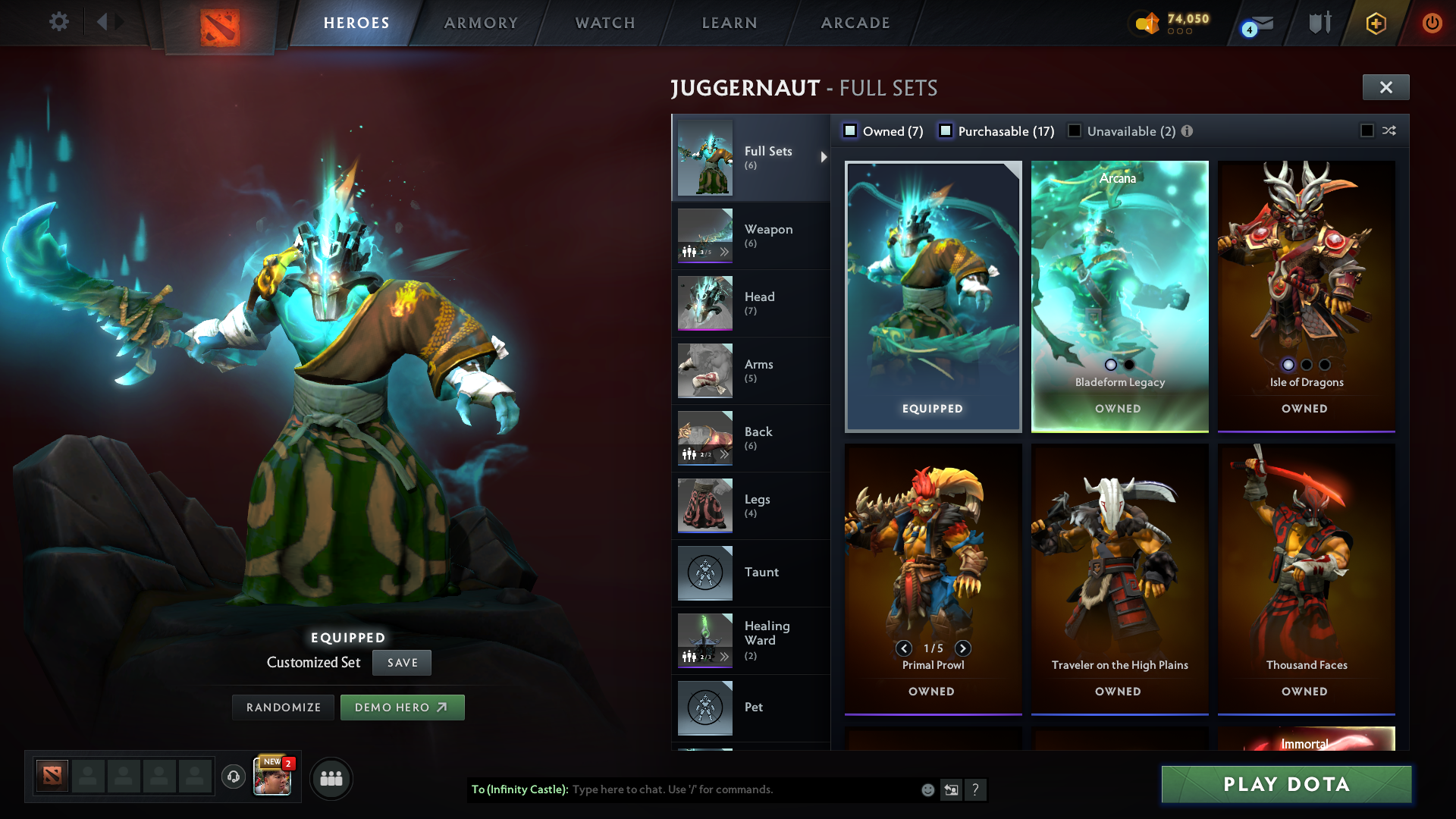The width and height of the screenshot is (1456, 819).
Task: Open the settings gear menu
Action: click(59, 22)
